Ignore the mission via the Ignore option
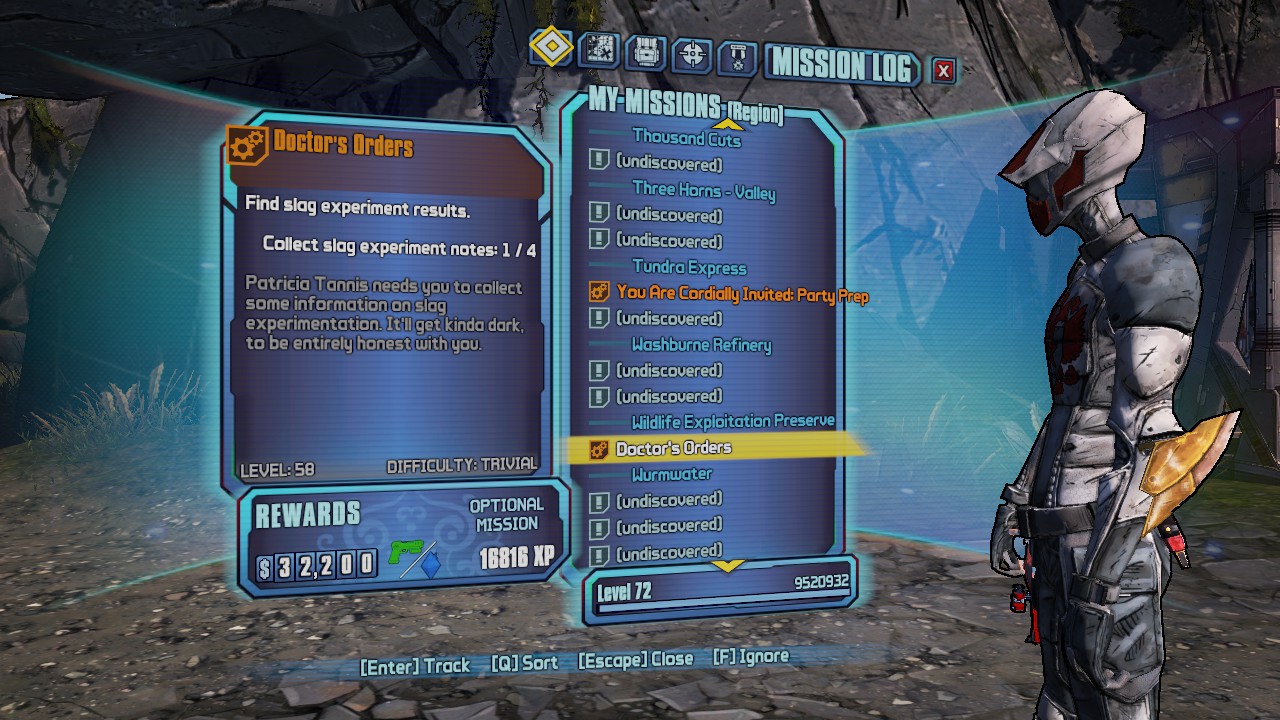 tap(750, 657)
